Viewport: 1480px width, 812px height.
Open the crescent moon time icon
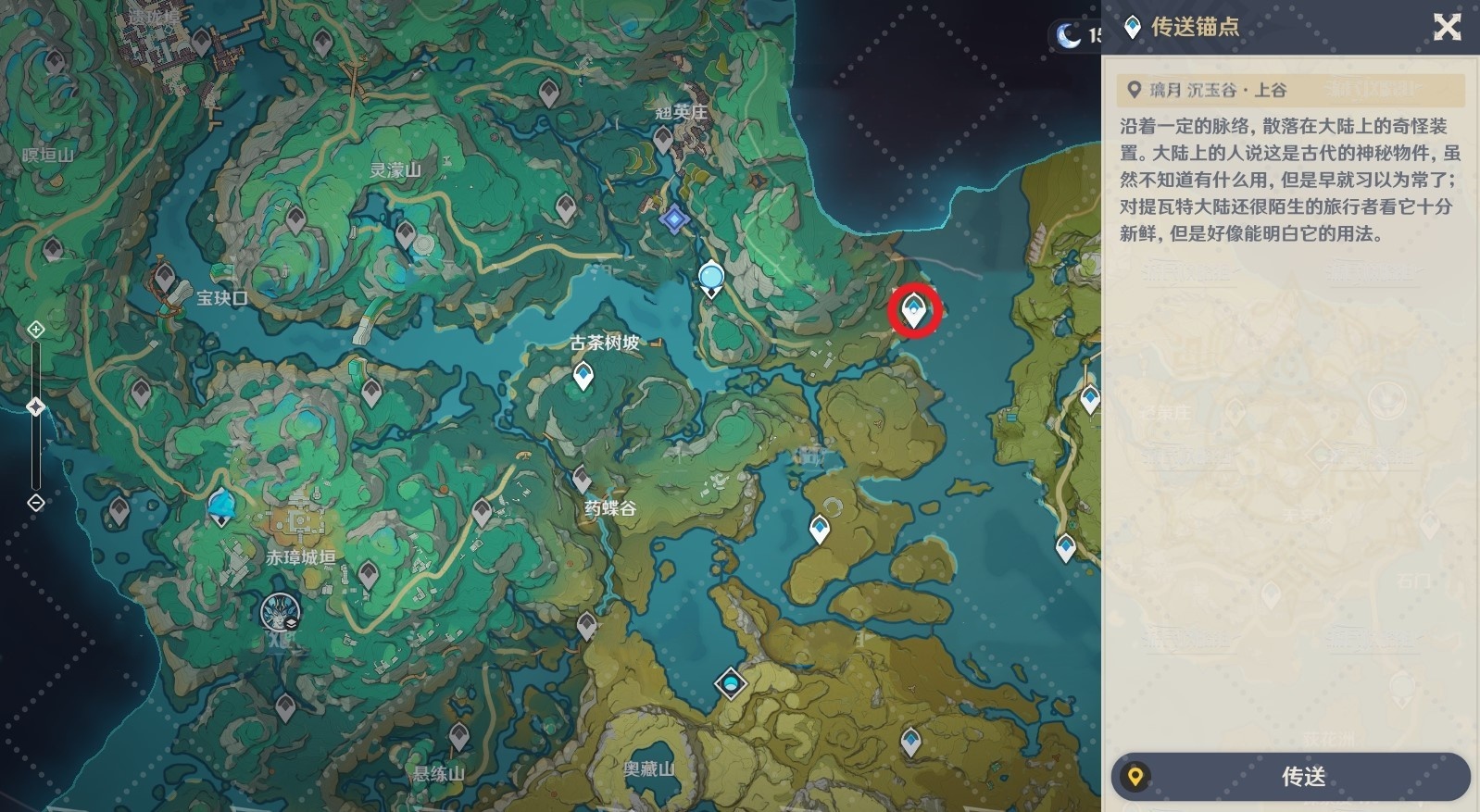[x=1069, y=36]
